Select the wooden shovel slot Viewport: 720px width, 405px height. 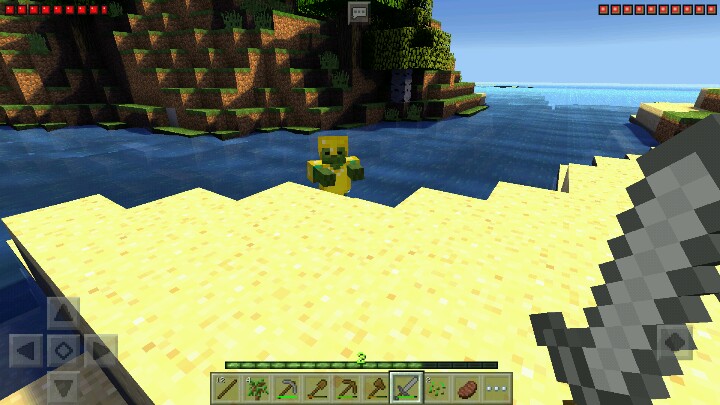[316, 388]
